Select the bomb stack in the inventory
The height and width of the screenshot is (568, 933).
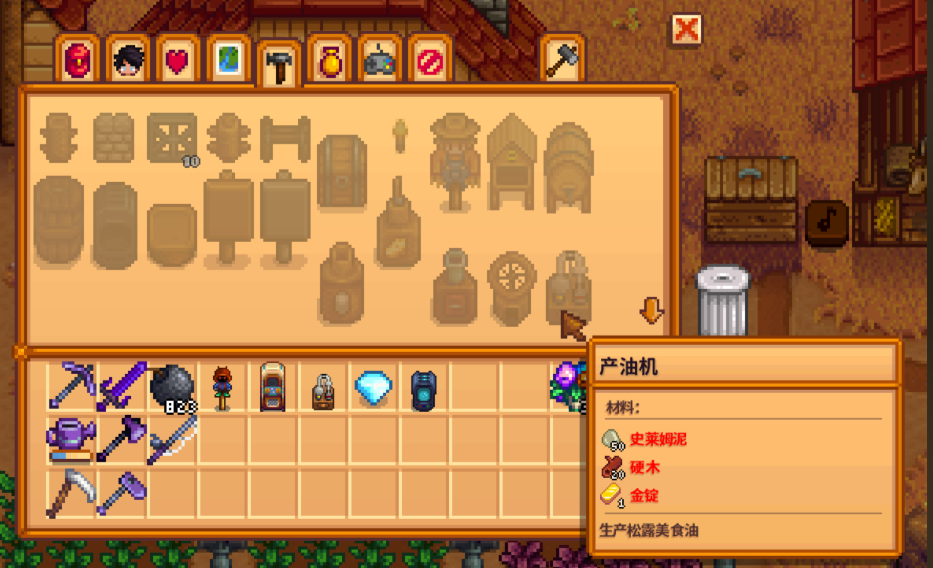[x=172, y=386]
